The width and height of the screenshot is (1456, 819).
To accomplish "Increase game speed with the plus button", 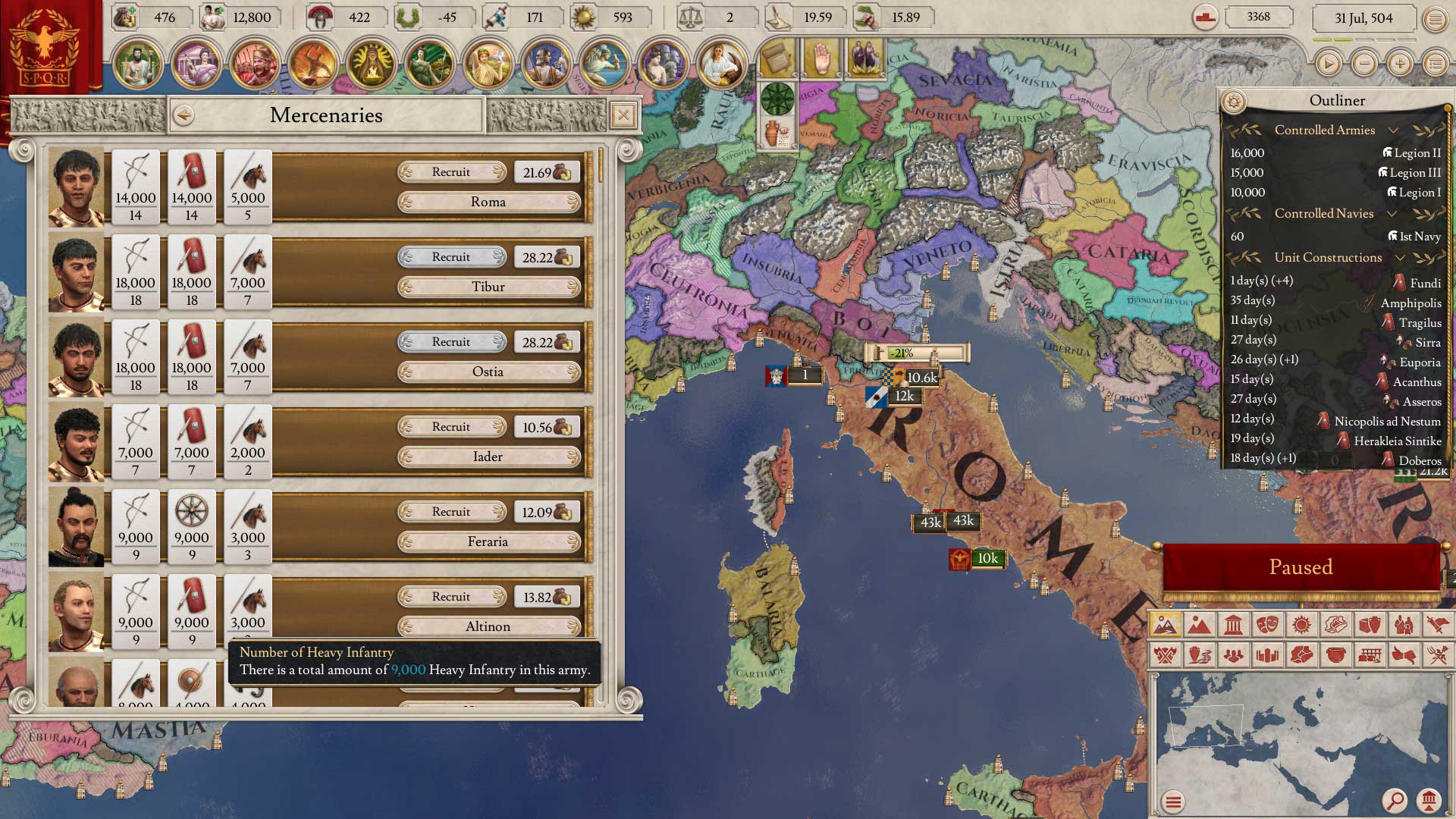I will click(x=1400, y=64).
